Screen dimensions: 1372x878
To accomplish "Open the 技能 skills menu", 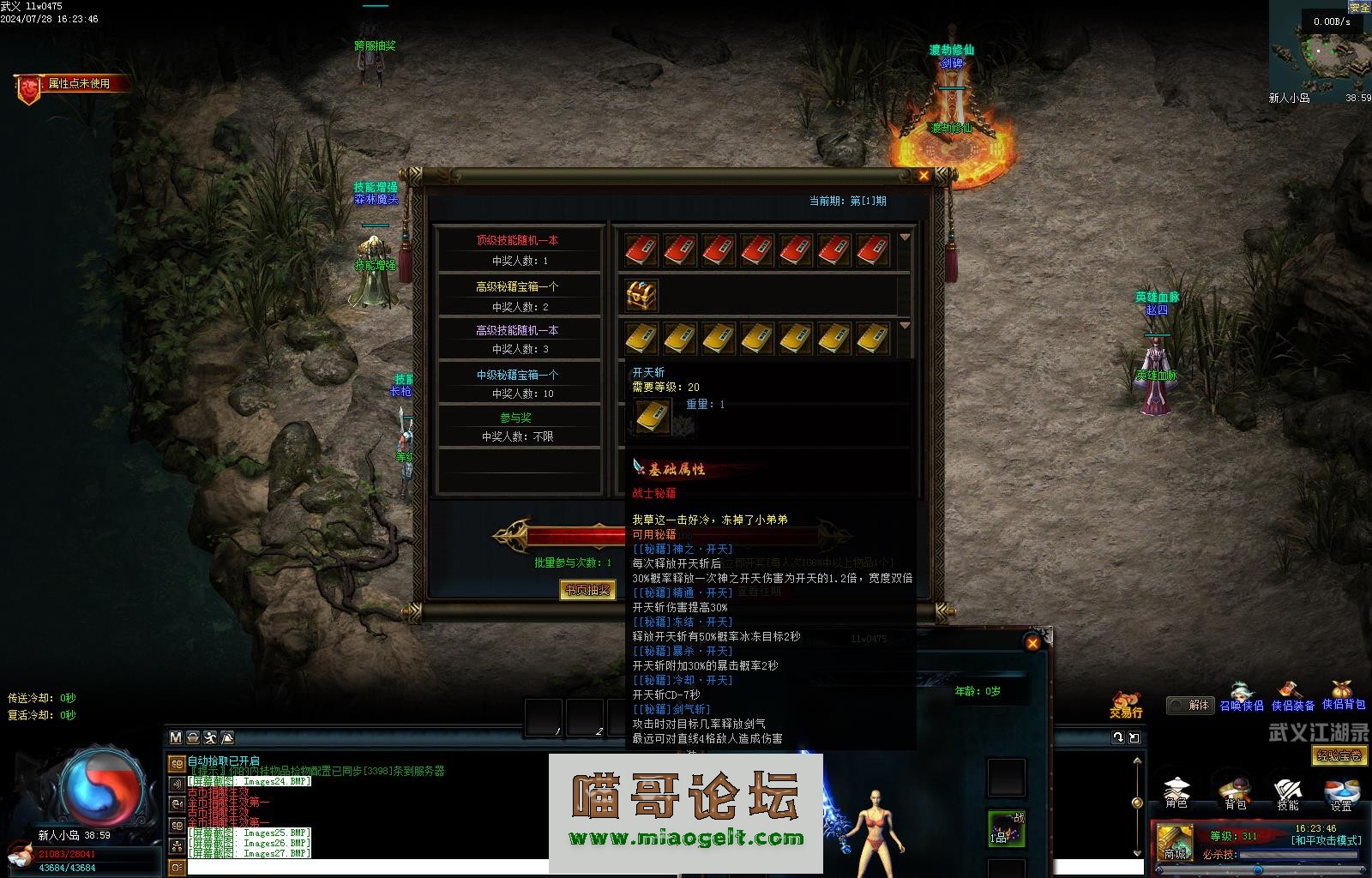I will [x=1288, y=791].
